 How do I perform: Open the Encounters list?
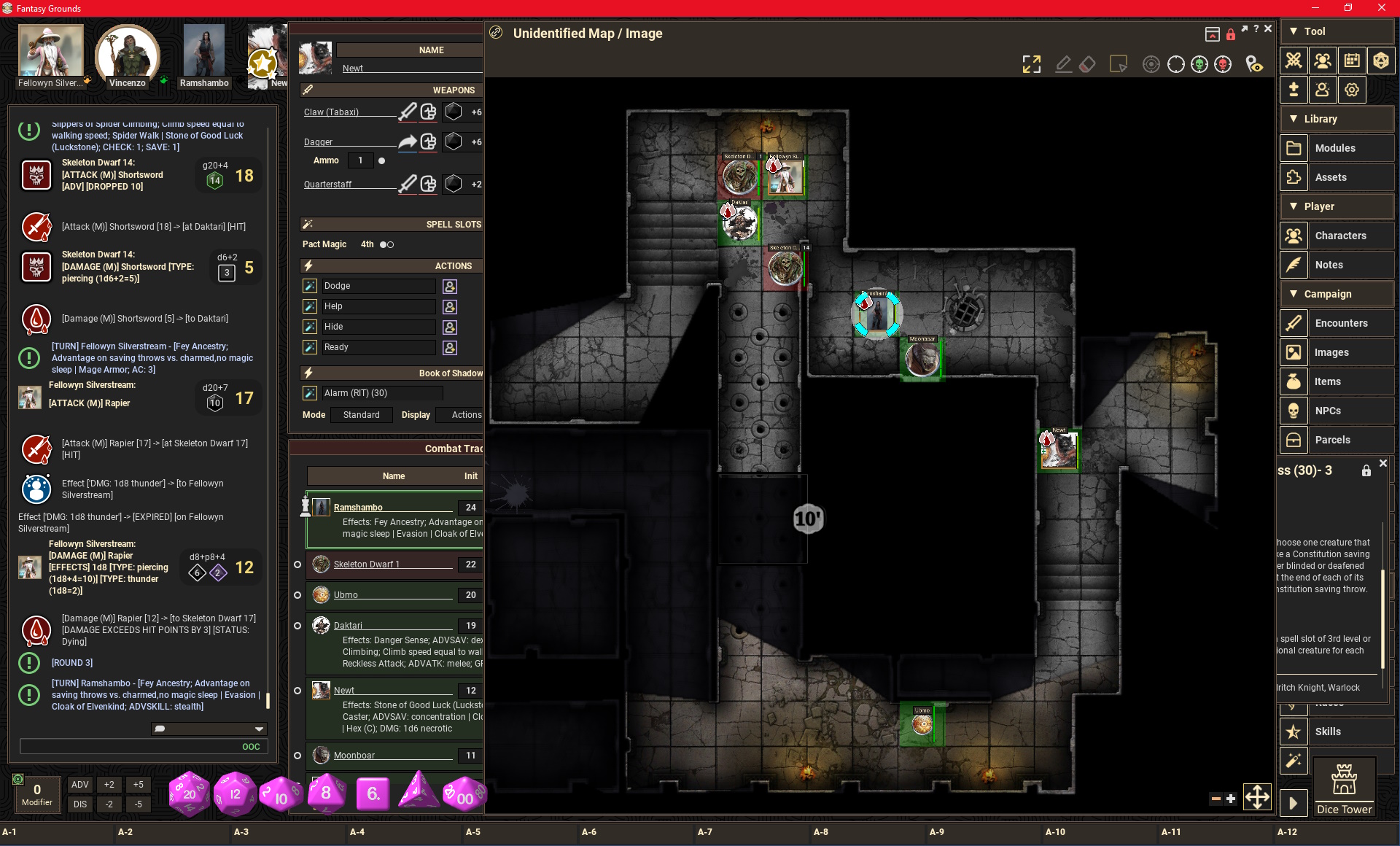pos(1341,323)
